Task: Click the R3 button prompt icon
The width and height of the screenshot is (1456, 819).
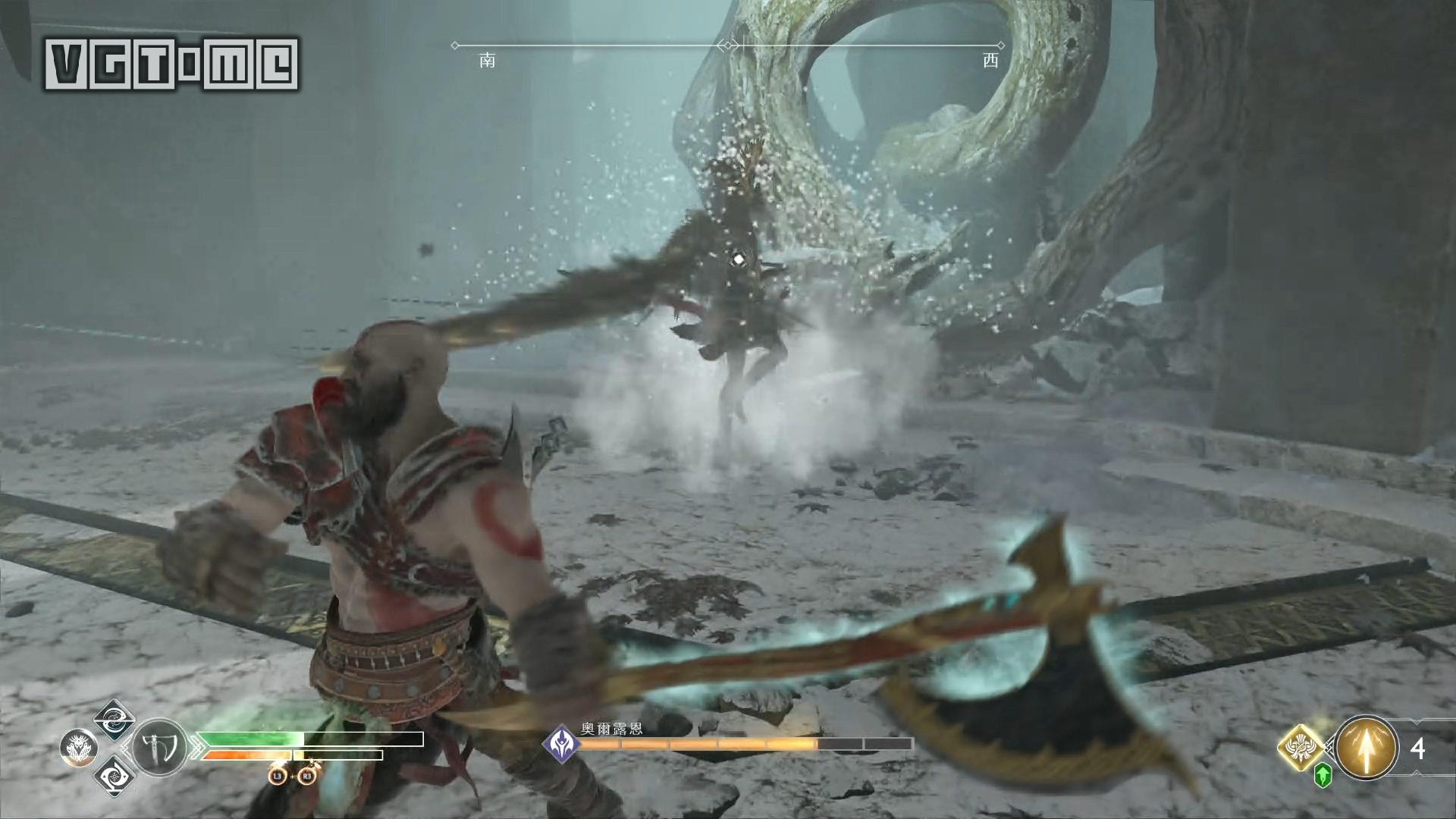Action: click(306, 777)
